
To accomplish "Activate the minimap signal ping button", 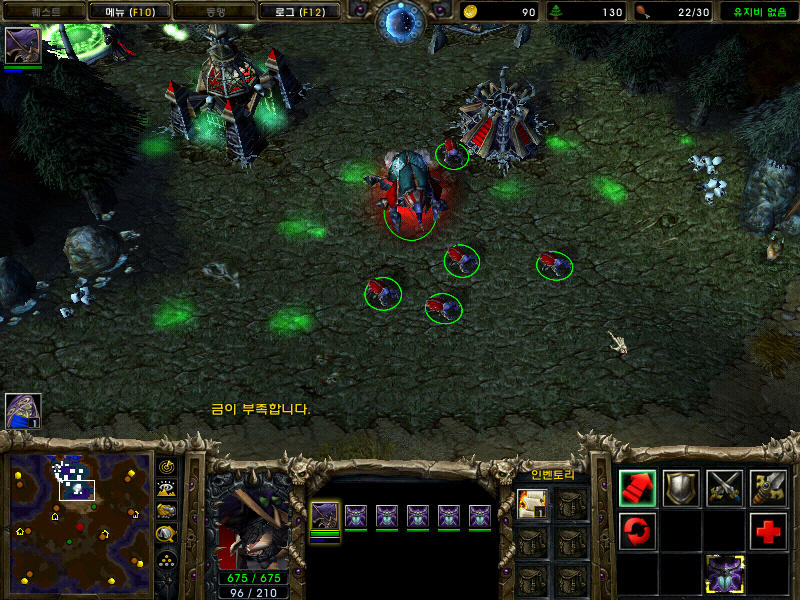I will [167, 467].
